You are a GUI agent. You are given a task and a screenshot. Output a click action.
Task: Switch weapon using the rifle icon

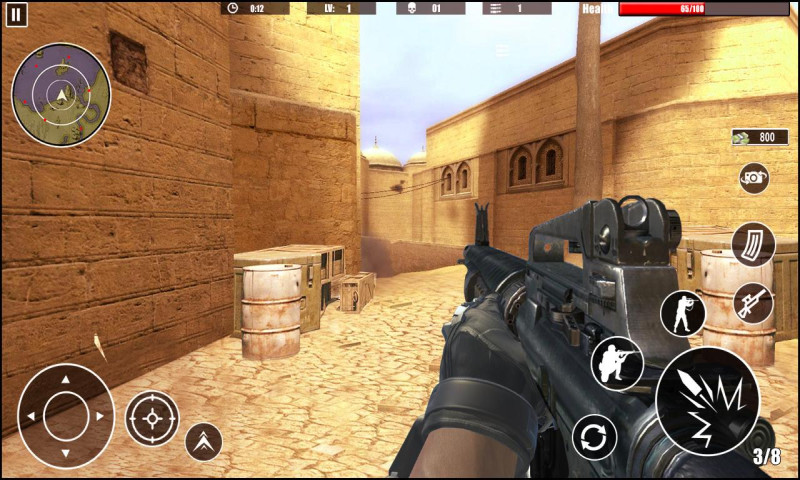[x=753, y=303]
